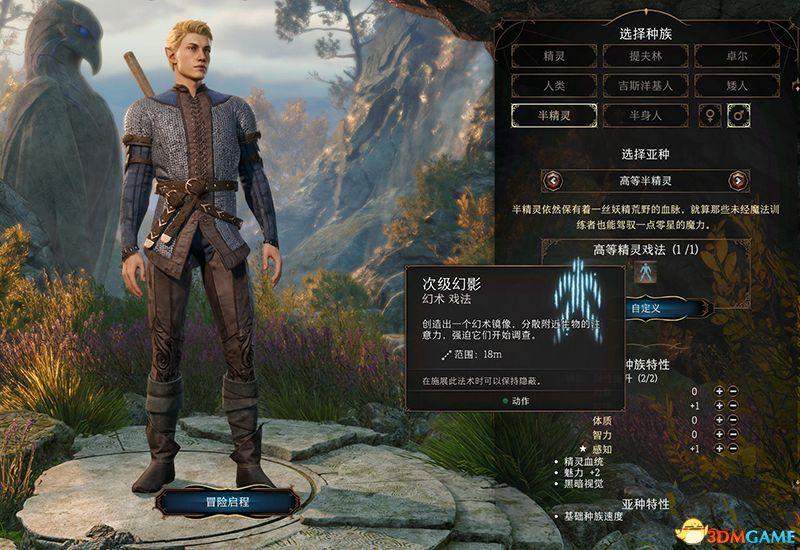Click the highlighted 半精灵 (Half-Elf) race button

click(554, 116)
